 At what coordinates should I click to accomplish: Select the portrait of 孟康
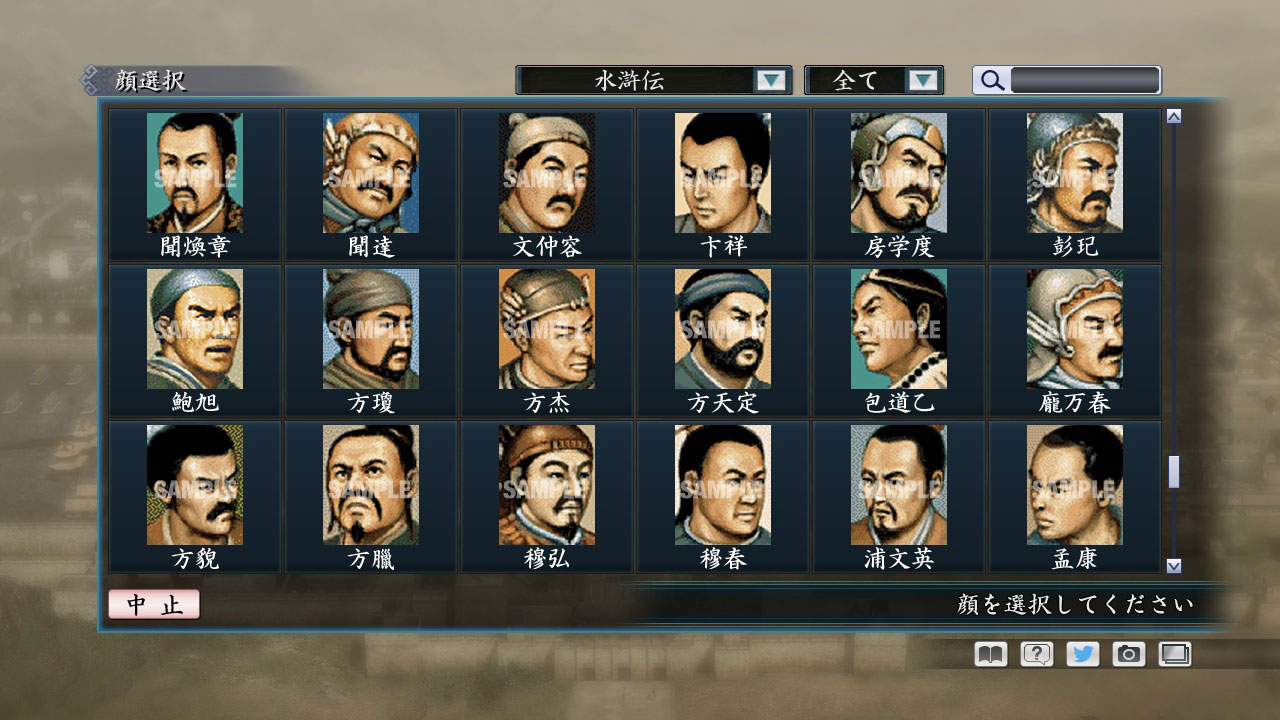(1074, 484)
